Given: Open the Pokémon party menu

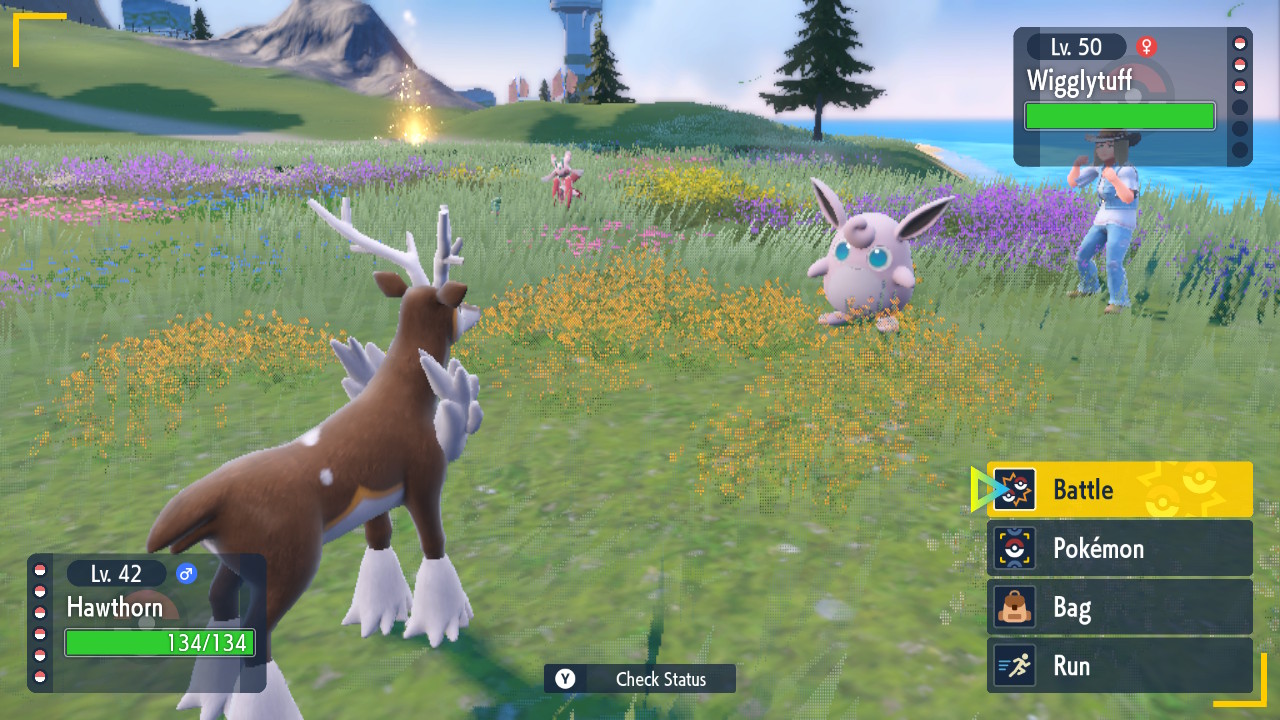Looking at the screenshot, I should click(x=1119, y=548).
